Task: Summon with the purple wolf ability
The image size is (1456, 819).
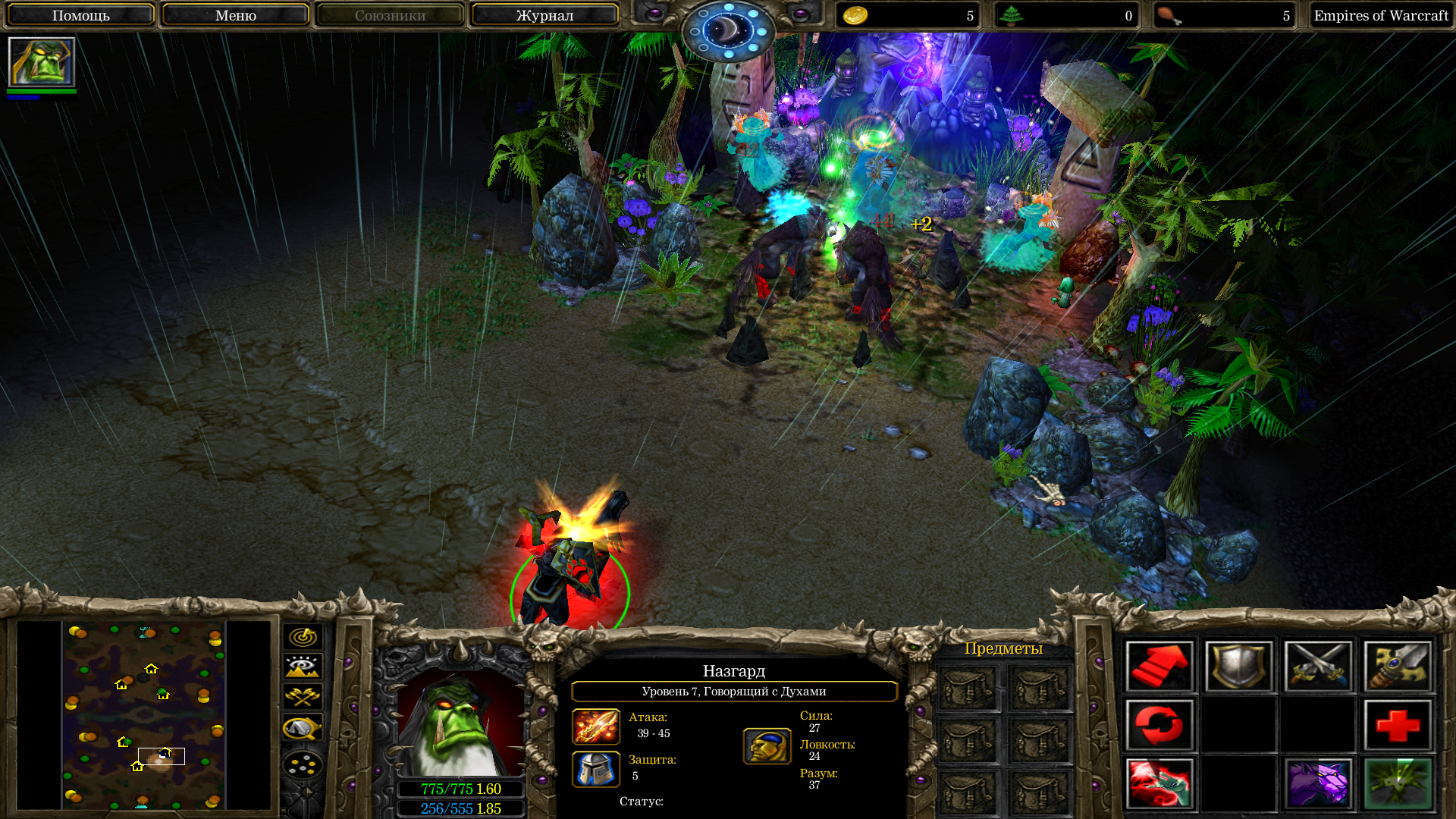Action: point(1319,783)
